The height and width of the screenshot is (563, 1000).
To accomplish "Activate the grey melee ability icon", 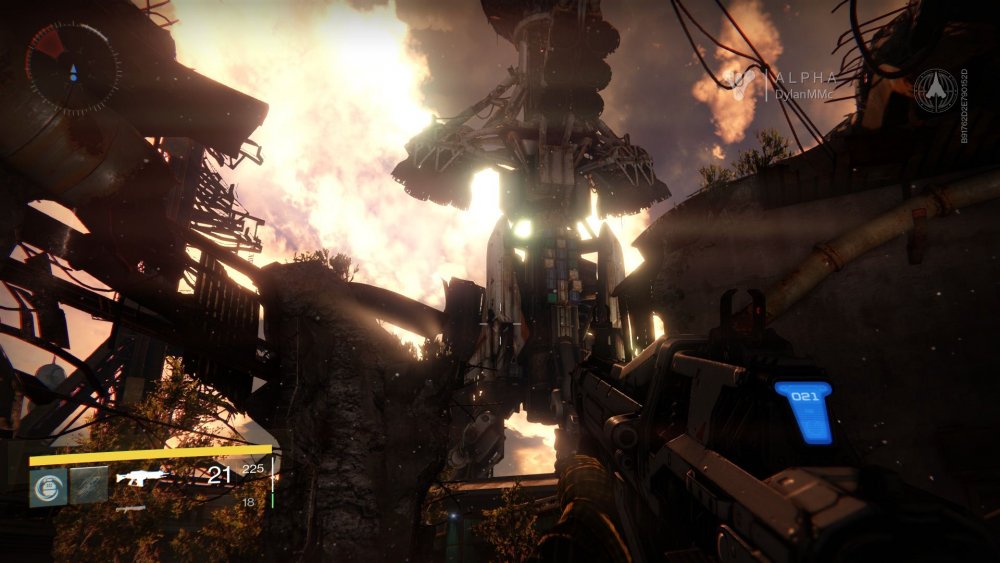I will [88, 486].
